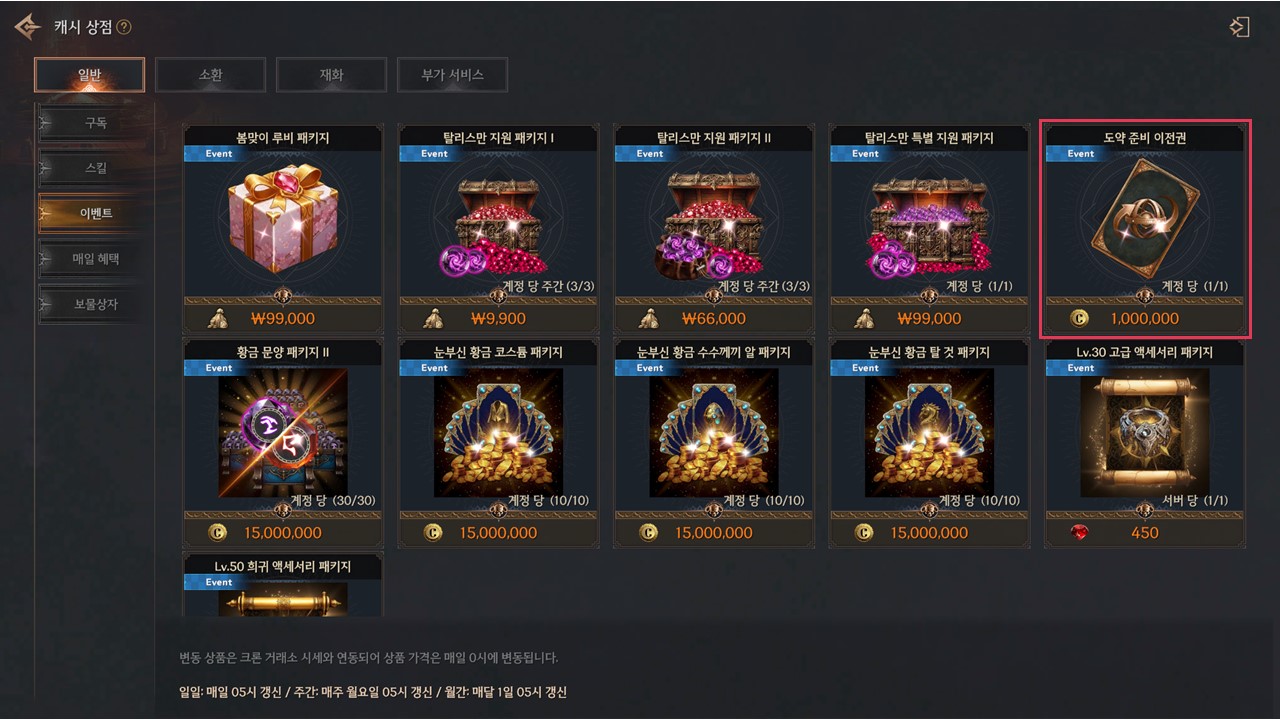The width and height of the screenshot is (1280, 720).
Task: Exit the shop with the top-right icon
Action: (1240, 27)
